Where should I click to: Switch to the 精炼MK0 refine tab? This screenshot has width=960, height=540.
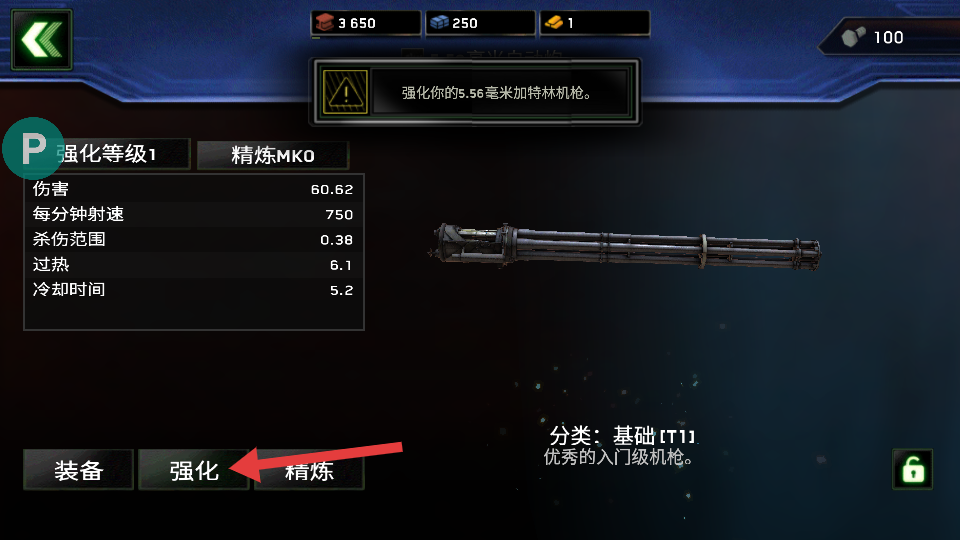pos(273,155)
